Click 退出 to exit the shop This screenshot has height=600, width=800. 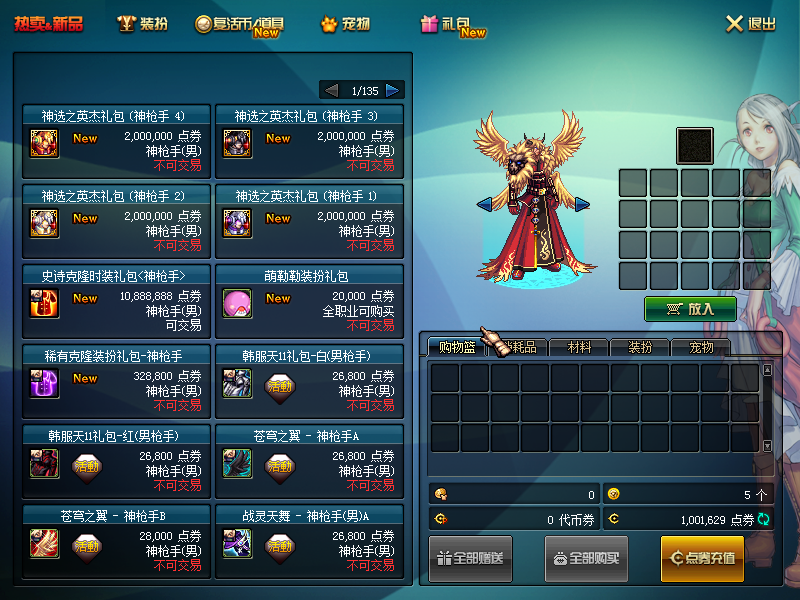click(750, 24)
